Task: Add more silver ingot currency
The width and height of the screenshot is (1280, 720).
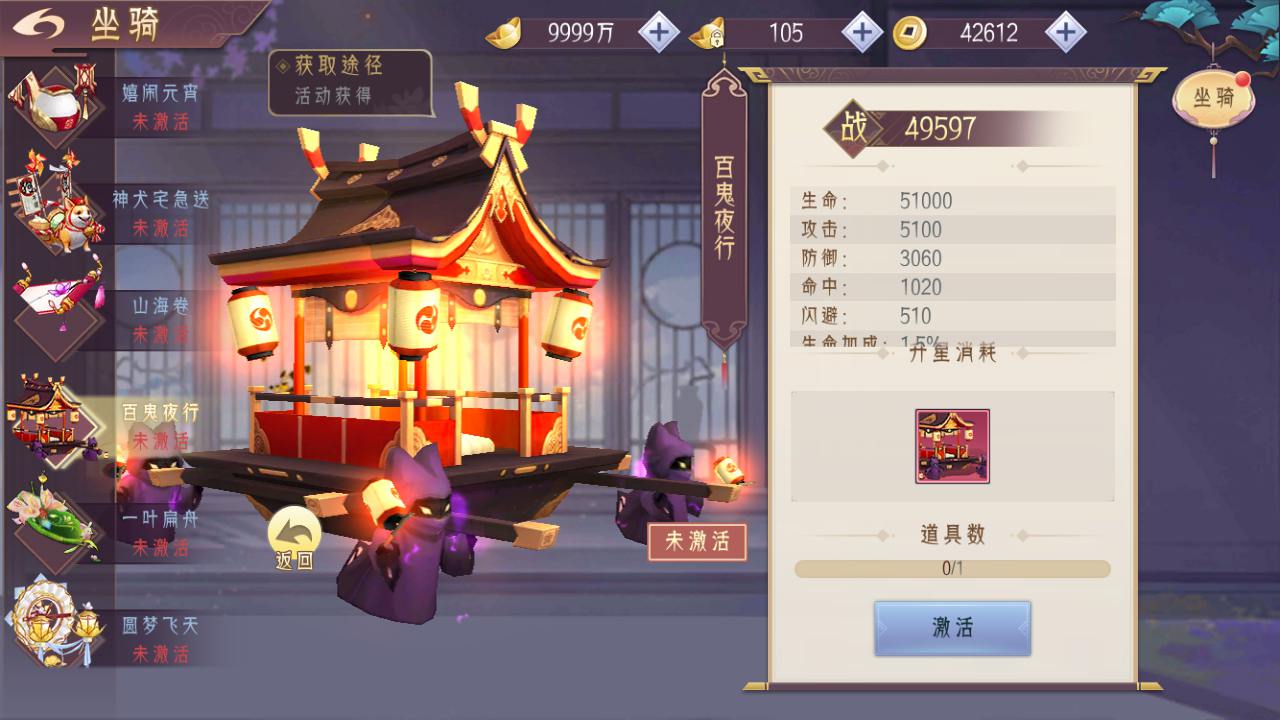Action: point(658,33)
